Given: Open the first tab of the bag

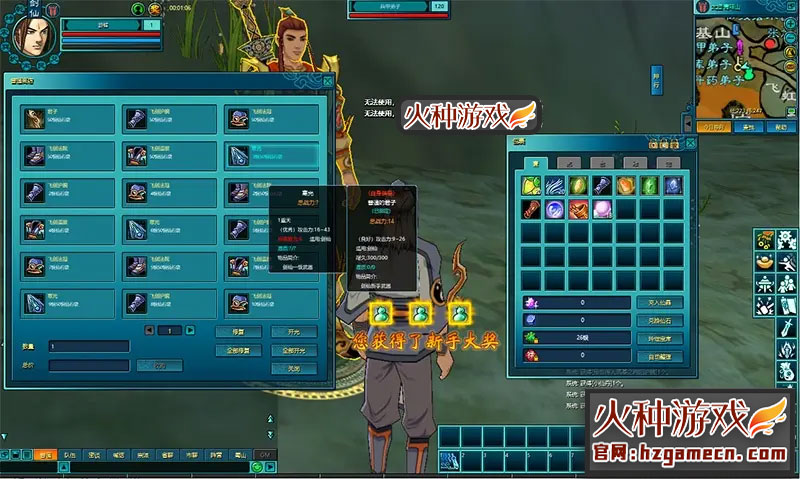Looking at the screenshot, I should pos(533,162).
